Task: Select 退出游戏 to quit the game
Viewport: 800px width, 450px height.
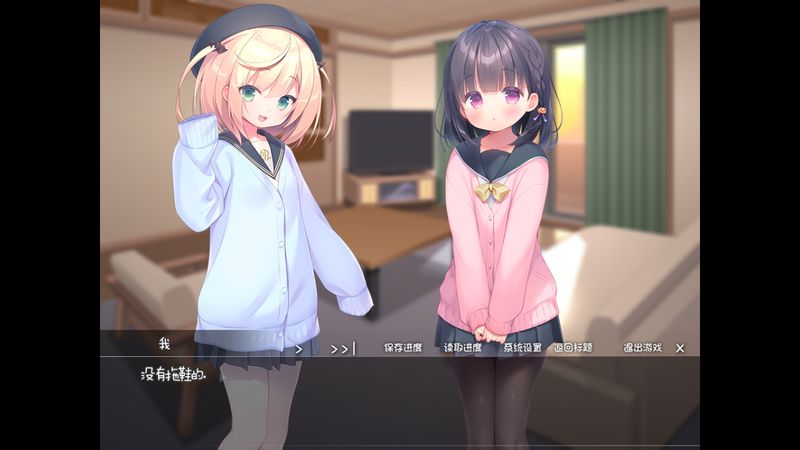Action: [642, 348]
